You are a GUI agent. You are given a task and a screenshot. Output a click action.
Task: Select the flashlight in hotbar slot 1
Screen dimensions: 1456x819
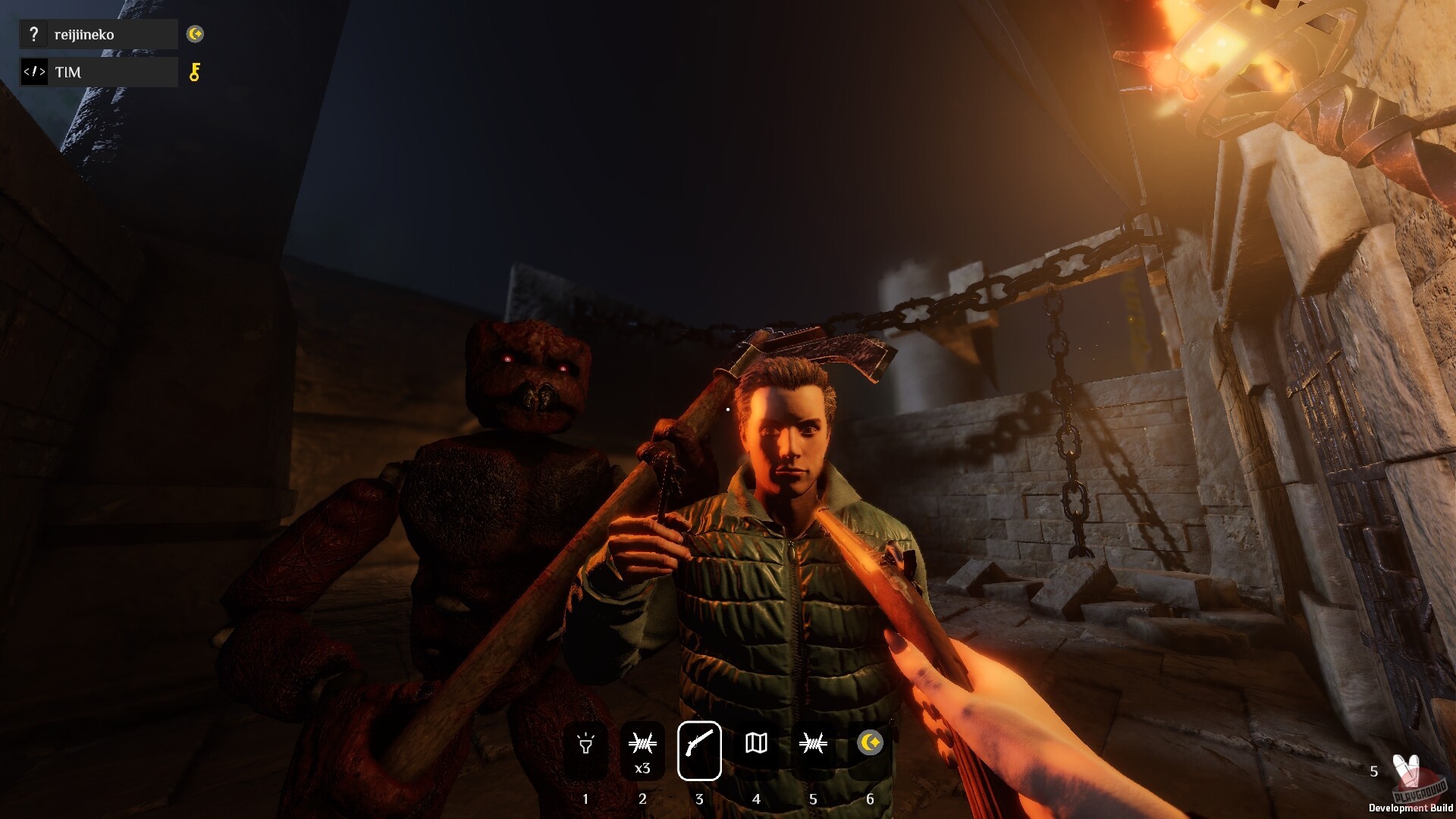[585, 745]
